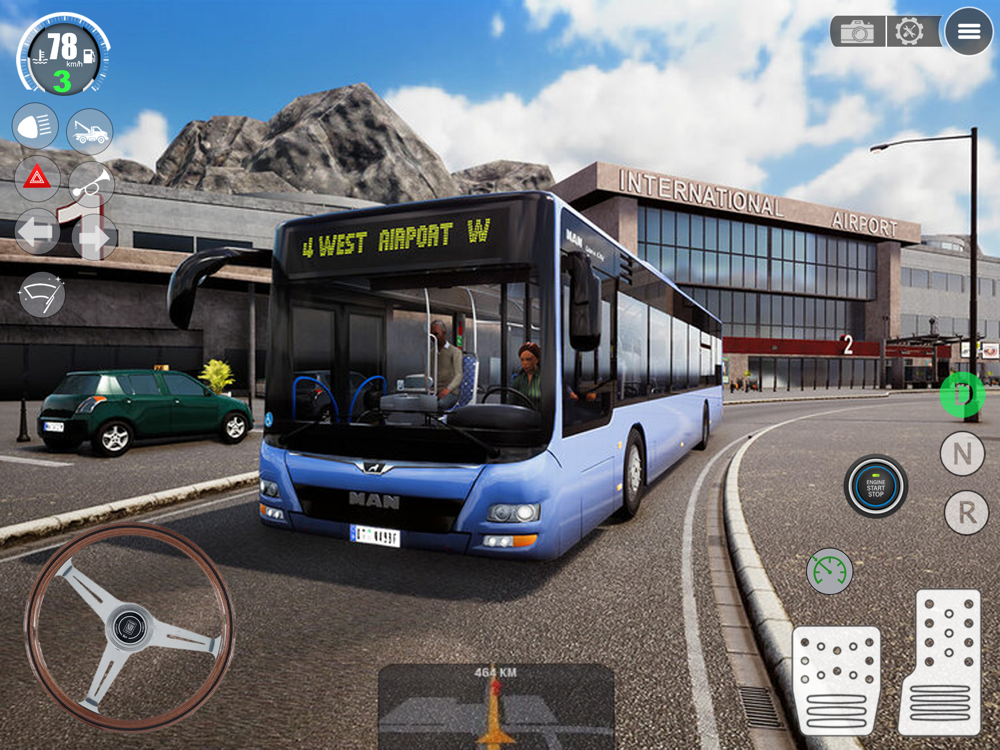Image resolution: width=1000 pixels, height=750 pixels.
Task: Toggle the headlights icon
Action: coord(35,127)
